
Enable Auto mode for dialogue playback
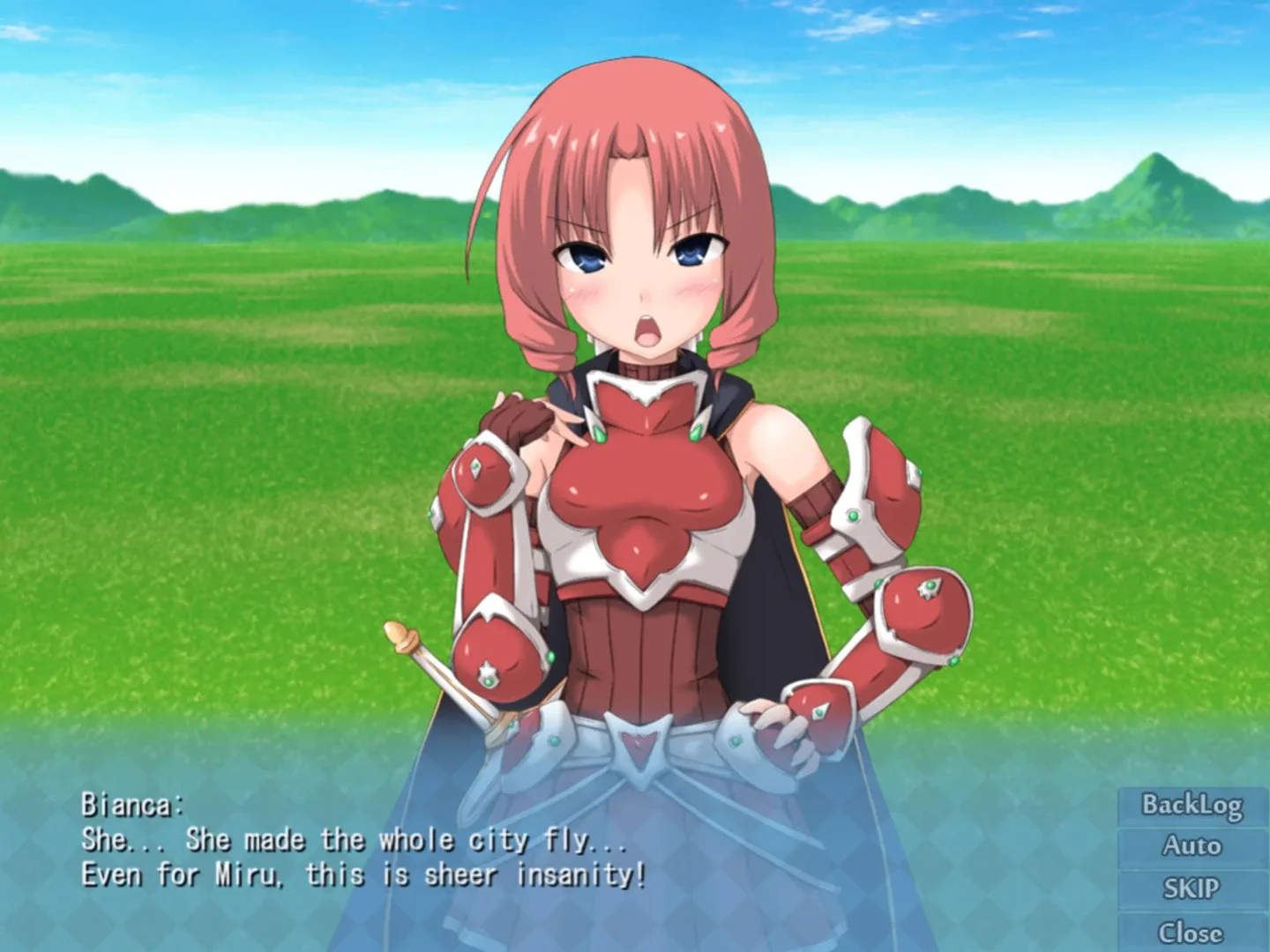[x=1192, y=846]
